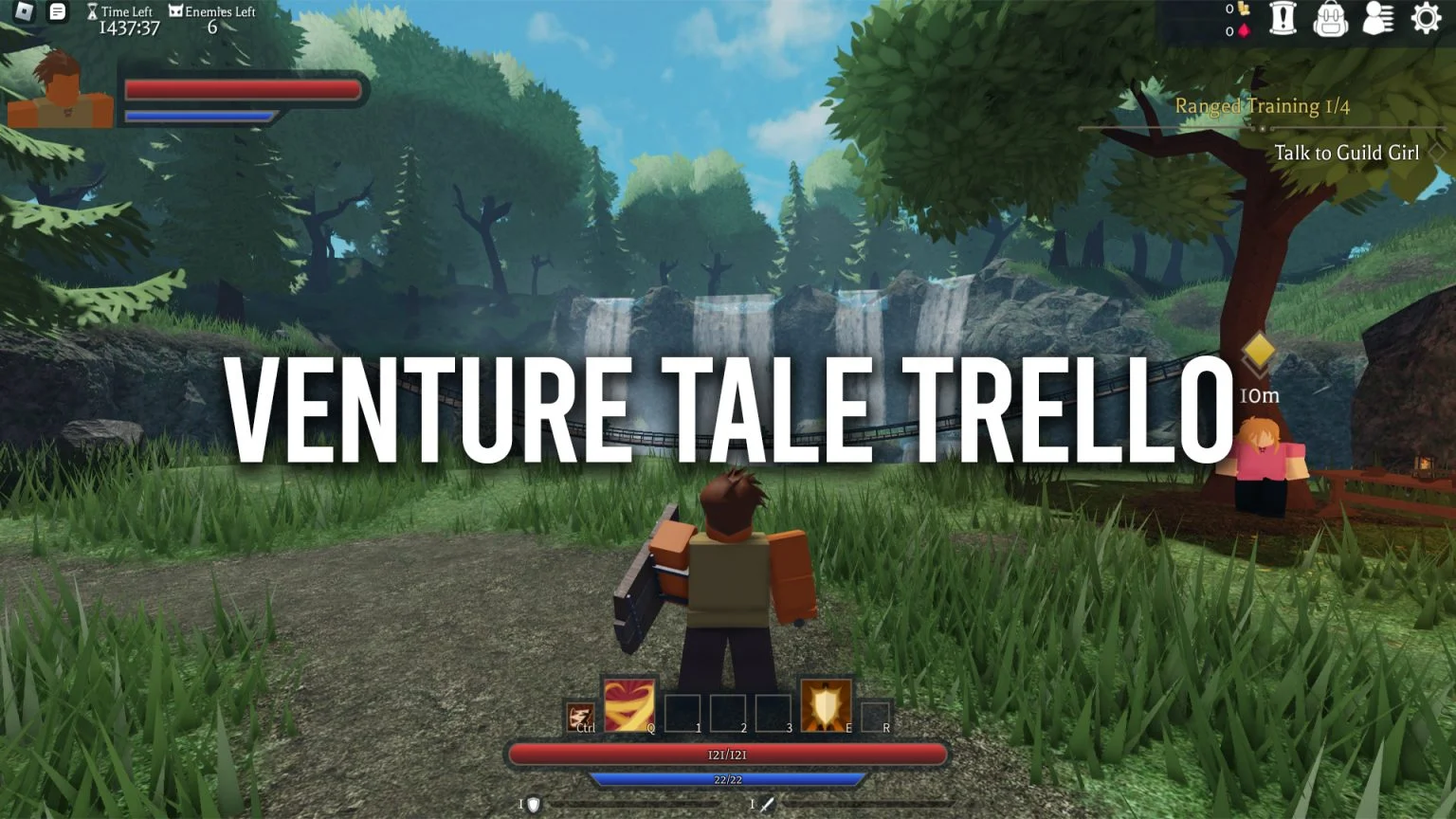1456x819 pixels.
Task: Click the Time Left hourglass icon
Action: [x=91, y=10]
